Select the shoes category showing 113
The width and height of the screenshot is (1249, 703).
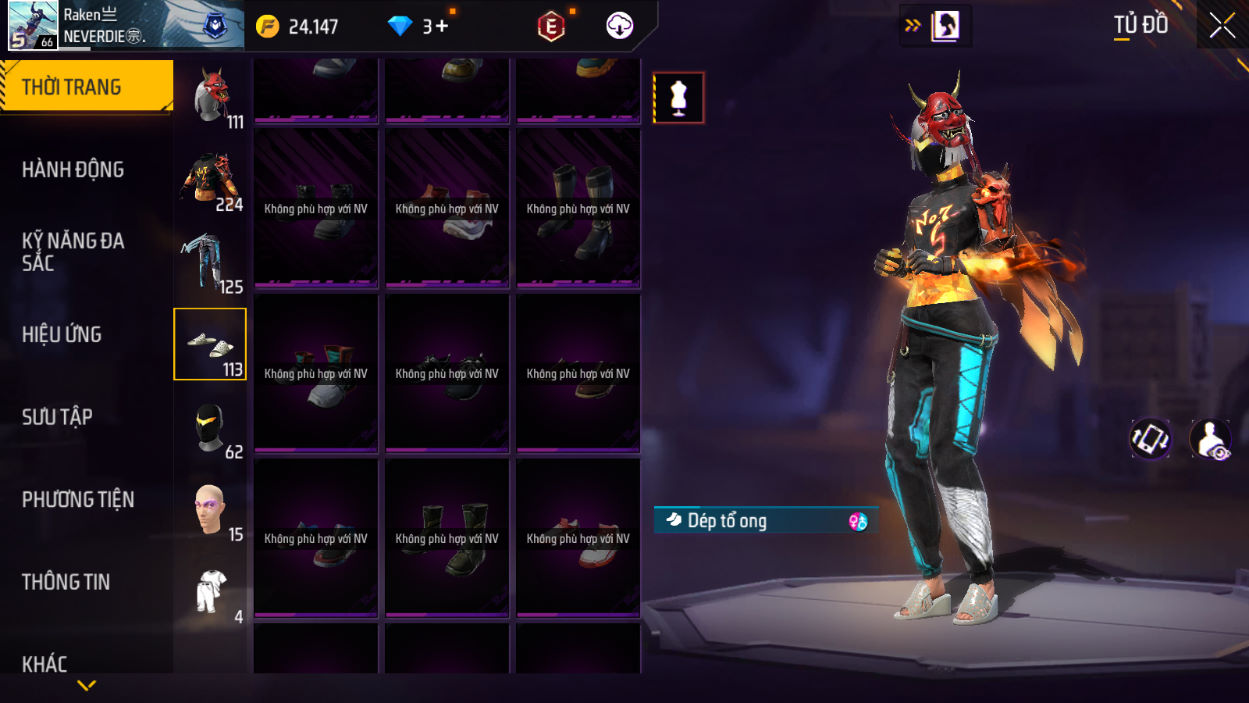210,344
